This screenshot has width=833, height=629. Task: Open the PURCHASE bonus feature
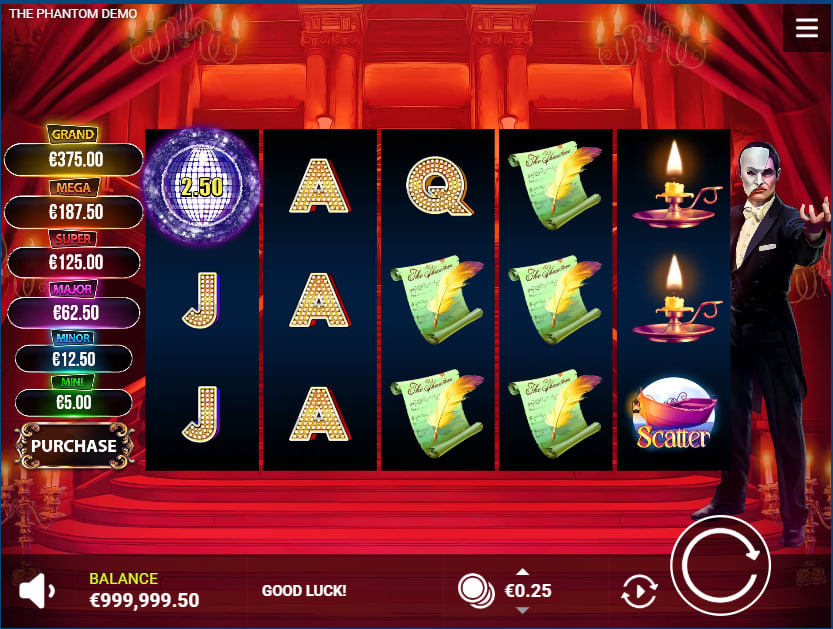(73, 446)
